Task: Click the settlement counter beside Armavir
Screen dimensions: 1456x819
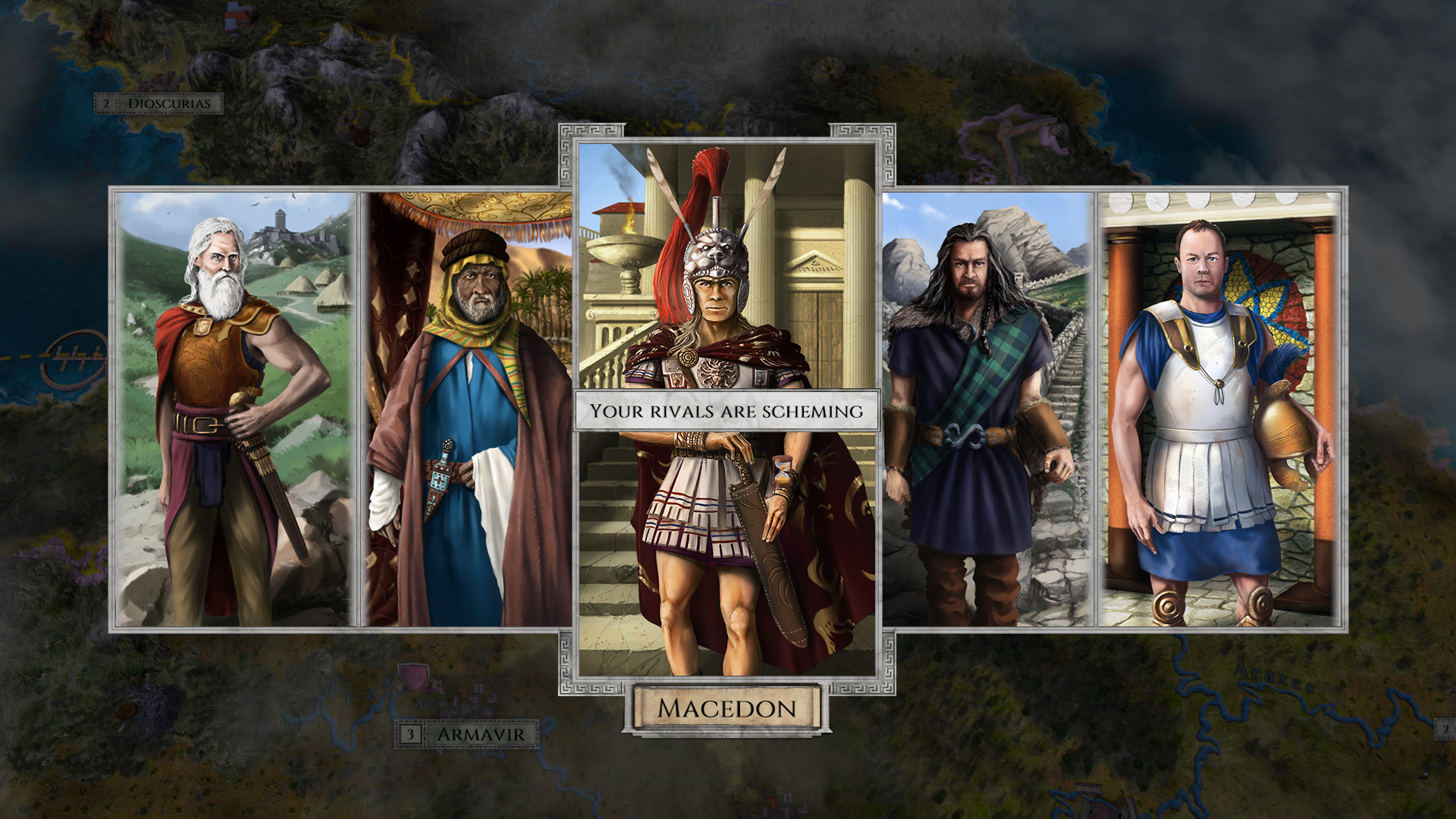Action: (x=410, y=733)
